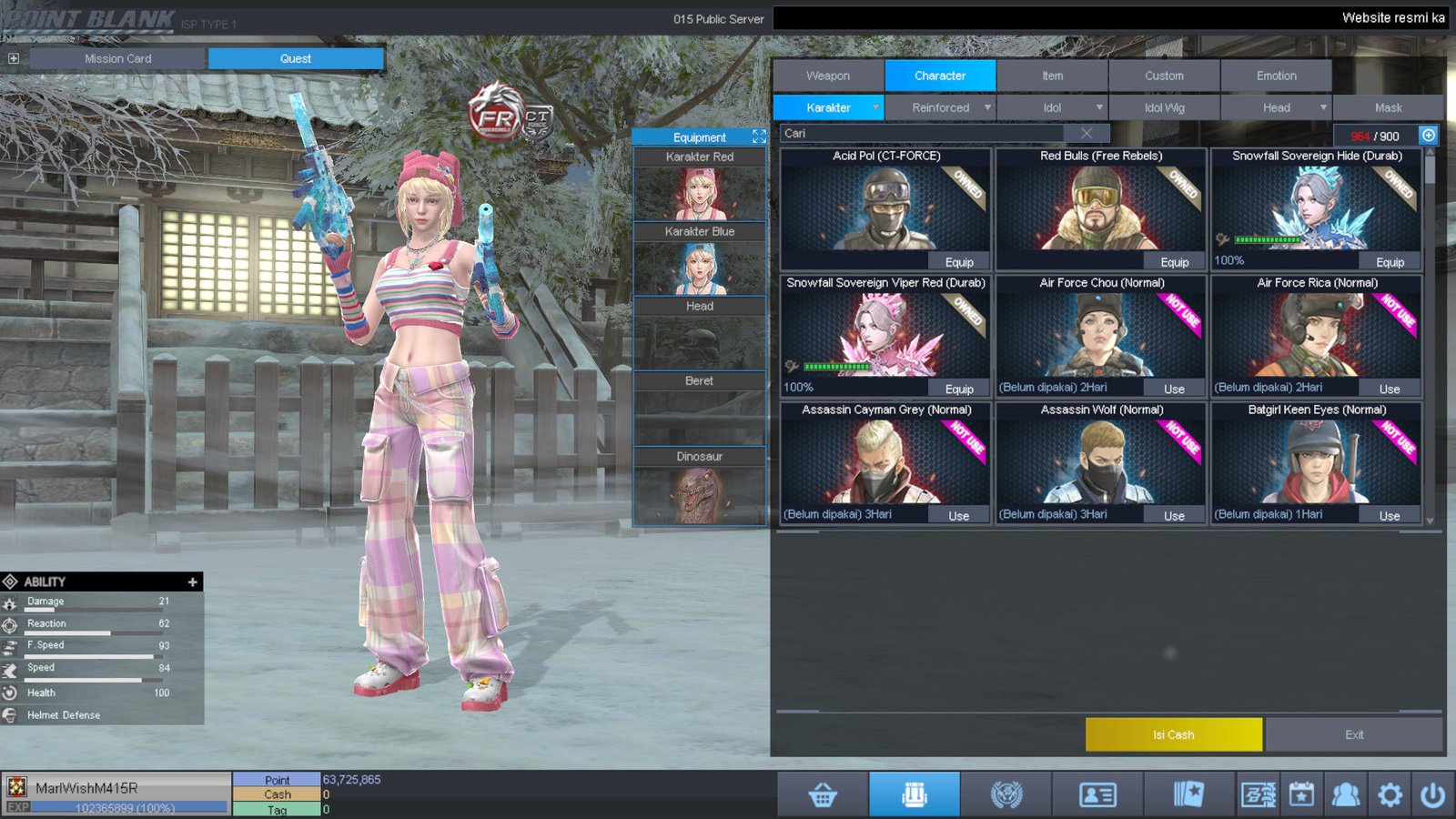This screenshot has height=819, width=1456.
Task: Select the Emotion tab
Action: 1276,76
